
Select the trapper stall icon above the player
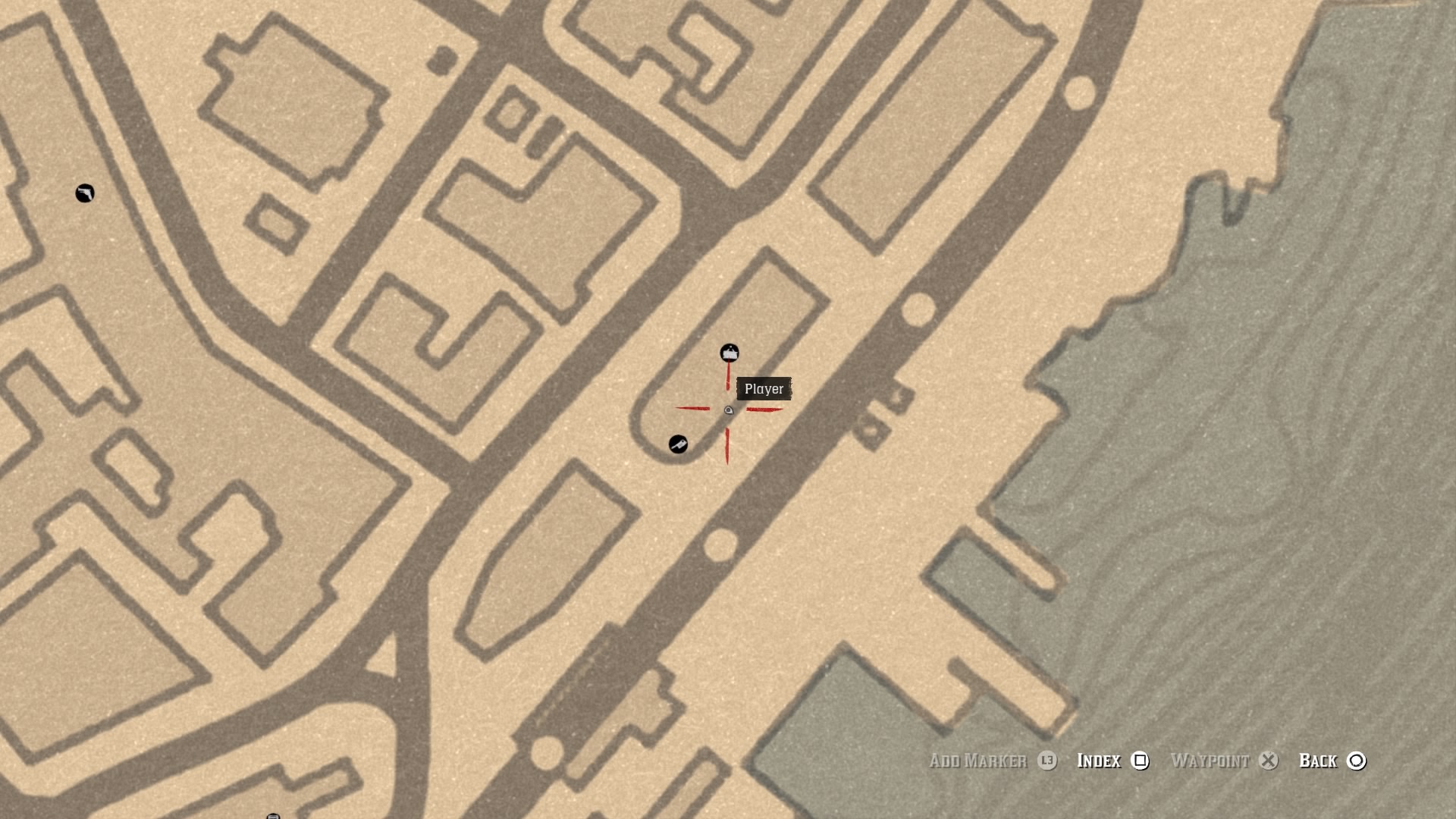(x=728, y=353)
